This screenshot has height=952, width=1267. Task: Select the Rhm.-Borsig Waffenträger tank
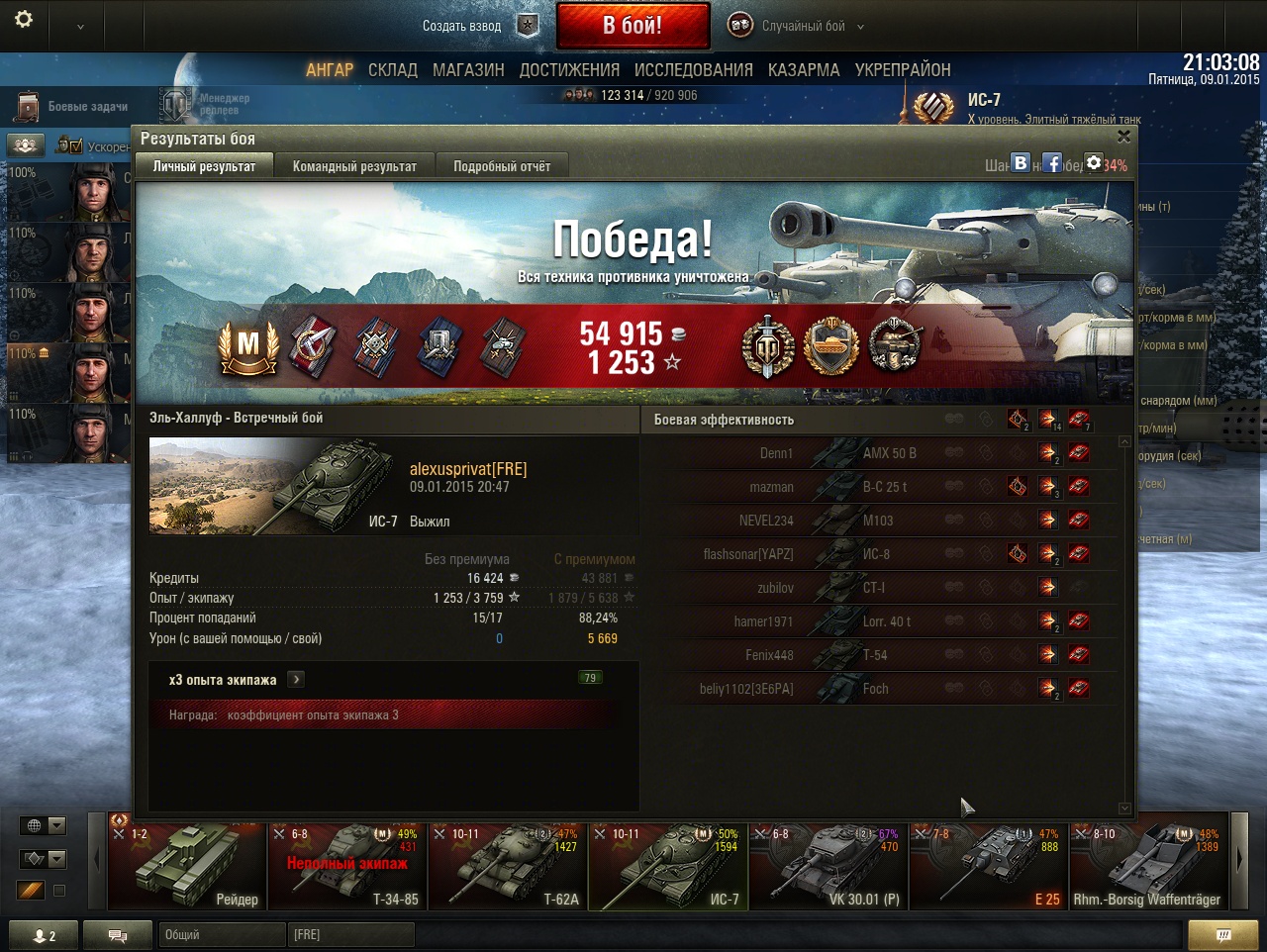1148,868
